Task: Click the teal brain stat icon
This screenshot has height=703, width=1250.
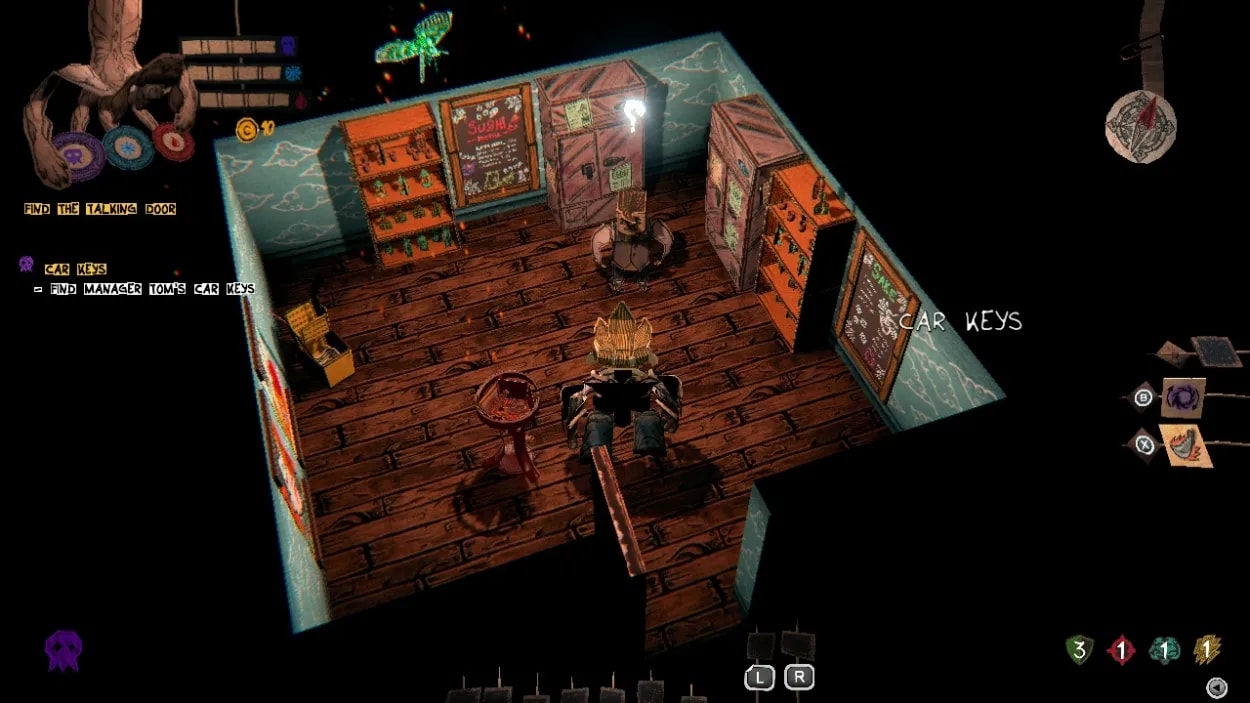Action: [x=1163, y=651]
